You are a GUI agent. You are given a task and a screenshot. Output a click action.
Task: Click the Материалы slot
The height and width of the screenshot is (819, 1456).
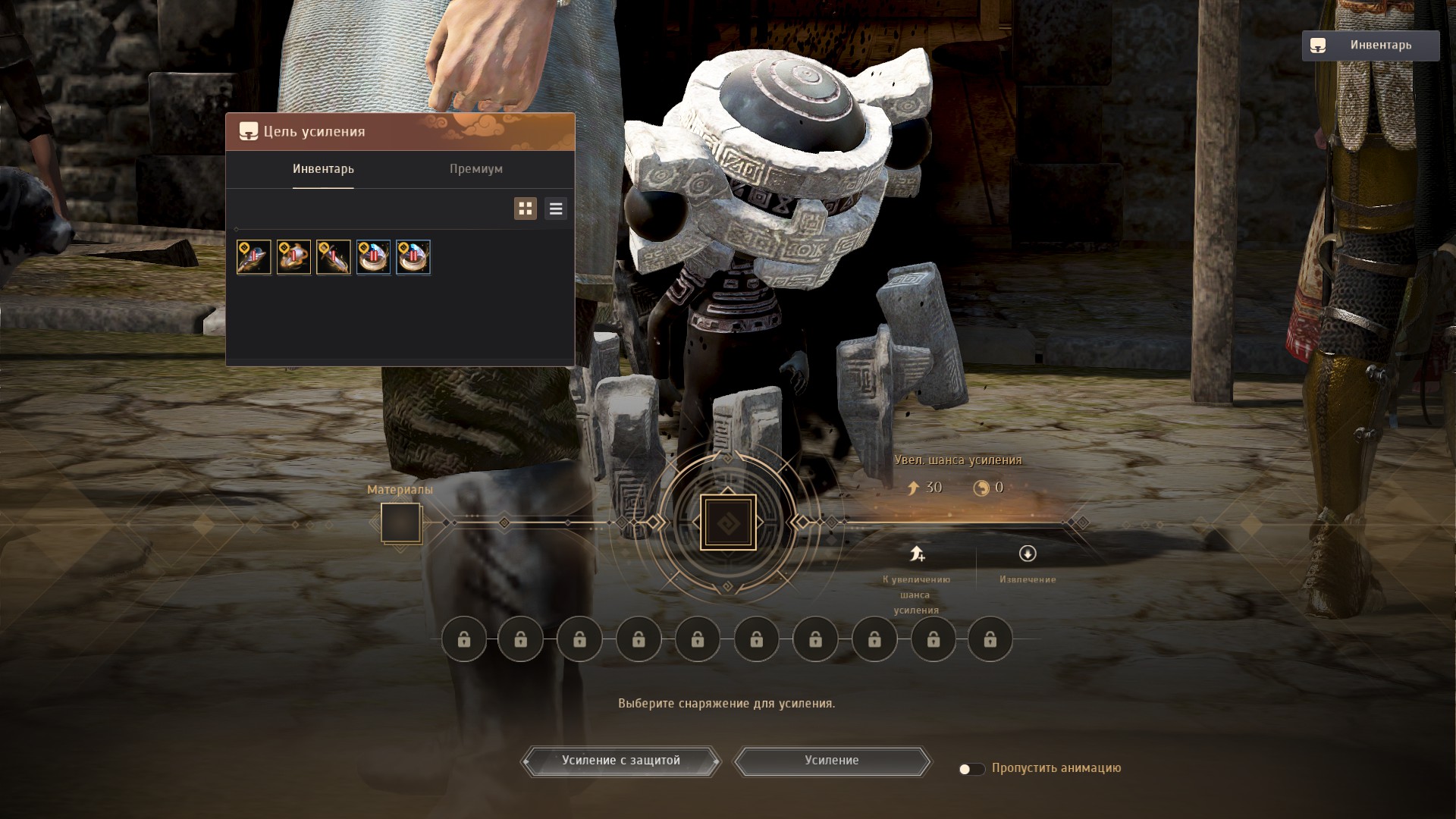coord(400,522)
